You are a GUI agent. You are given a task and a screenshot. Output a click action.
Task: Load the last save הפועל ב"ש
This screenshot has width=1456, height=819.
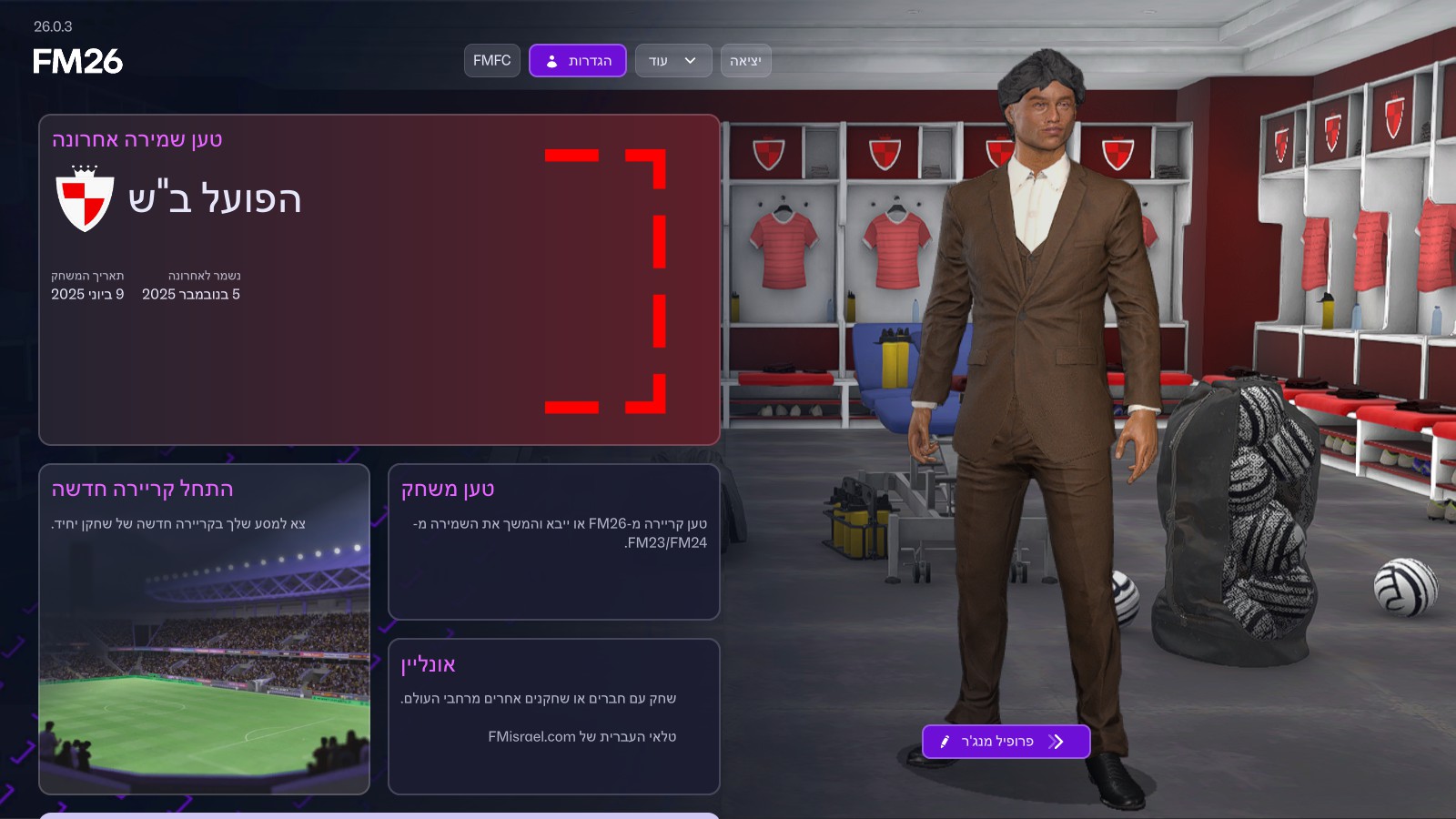379,279
